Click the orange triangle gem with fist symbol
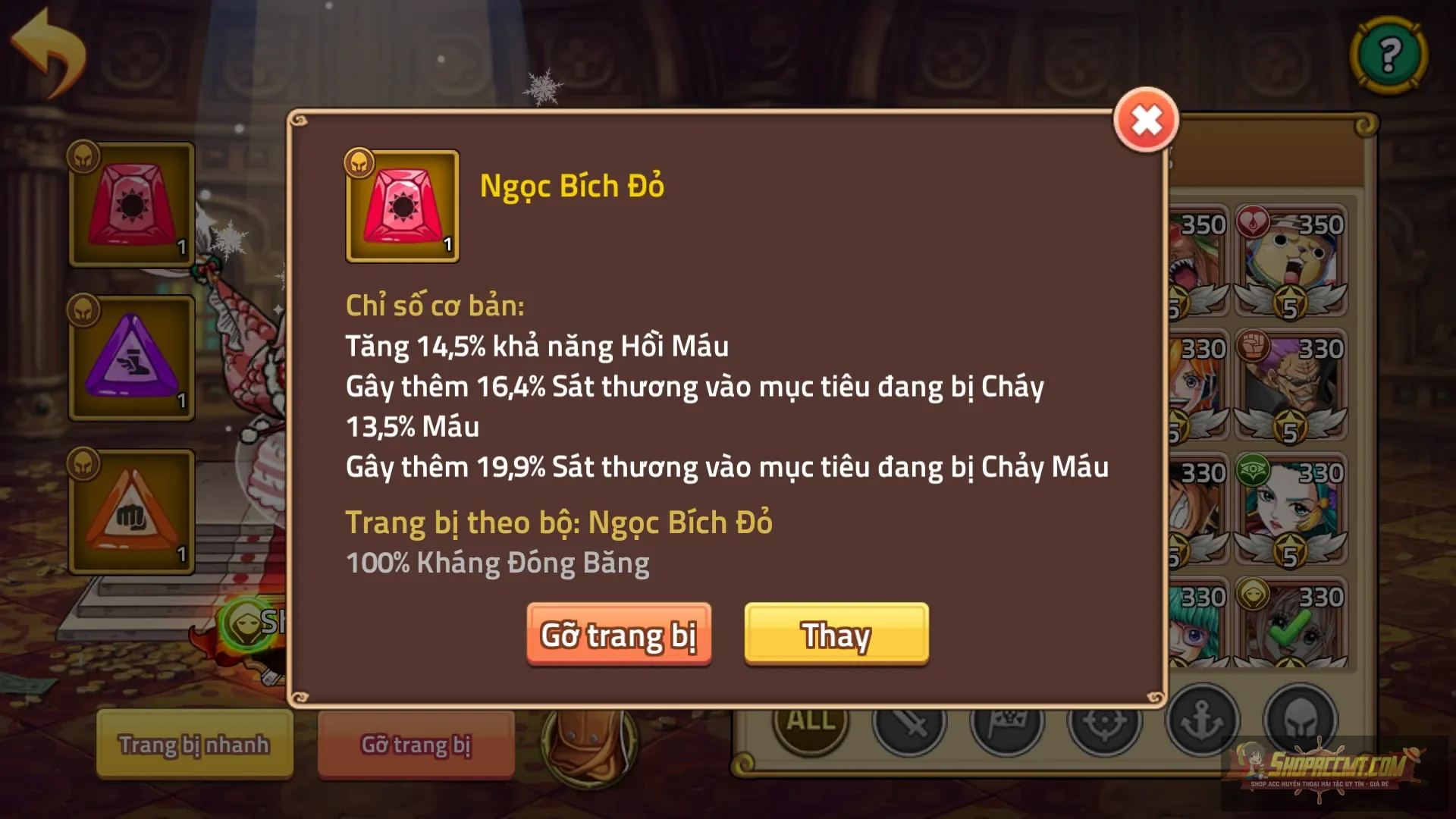This screenshot has width=1456, height=819. coord(130,510)
